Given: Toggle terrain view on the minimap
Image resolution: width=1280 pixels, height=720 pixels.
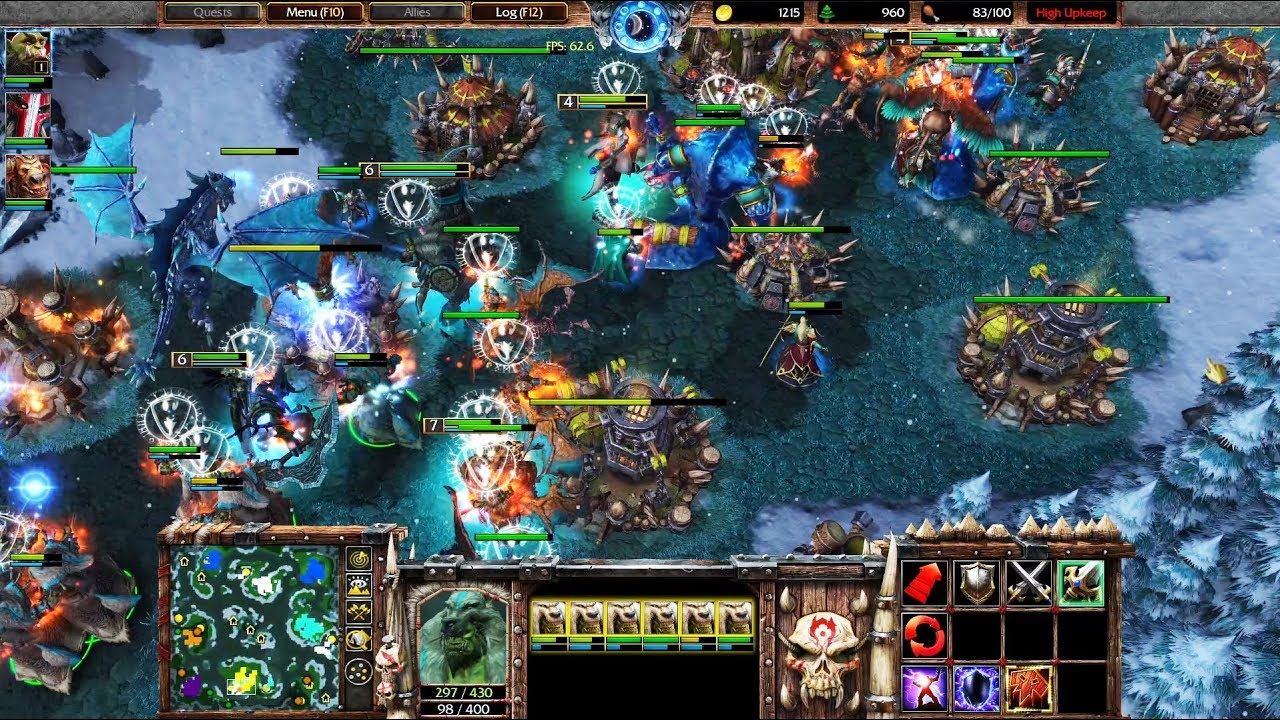Looking at the screenshot, I should coord(359,584).
